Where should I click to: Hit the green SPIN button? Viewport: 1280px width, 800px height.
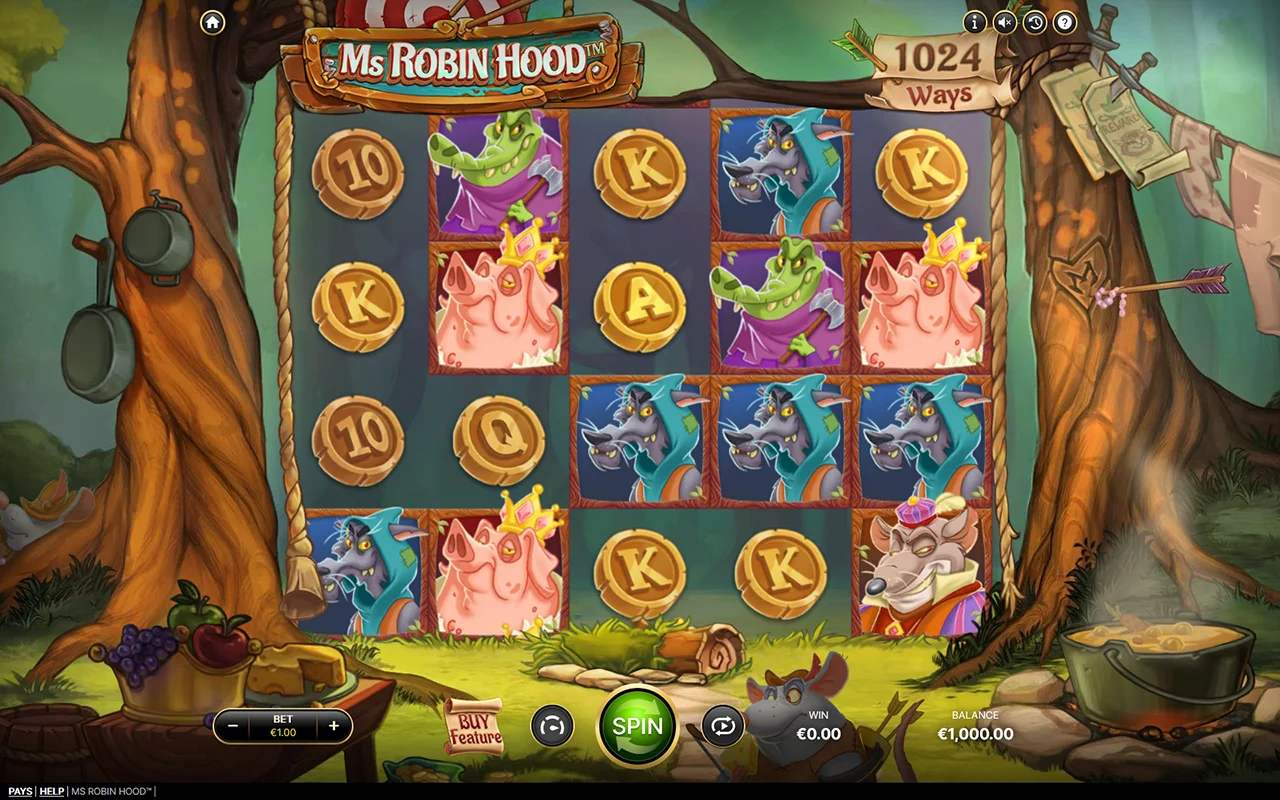[x=638, y=726]
